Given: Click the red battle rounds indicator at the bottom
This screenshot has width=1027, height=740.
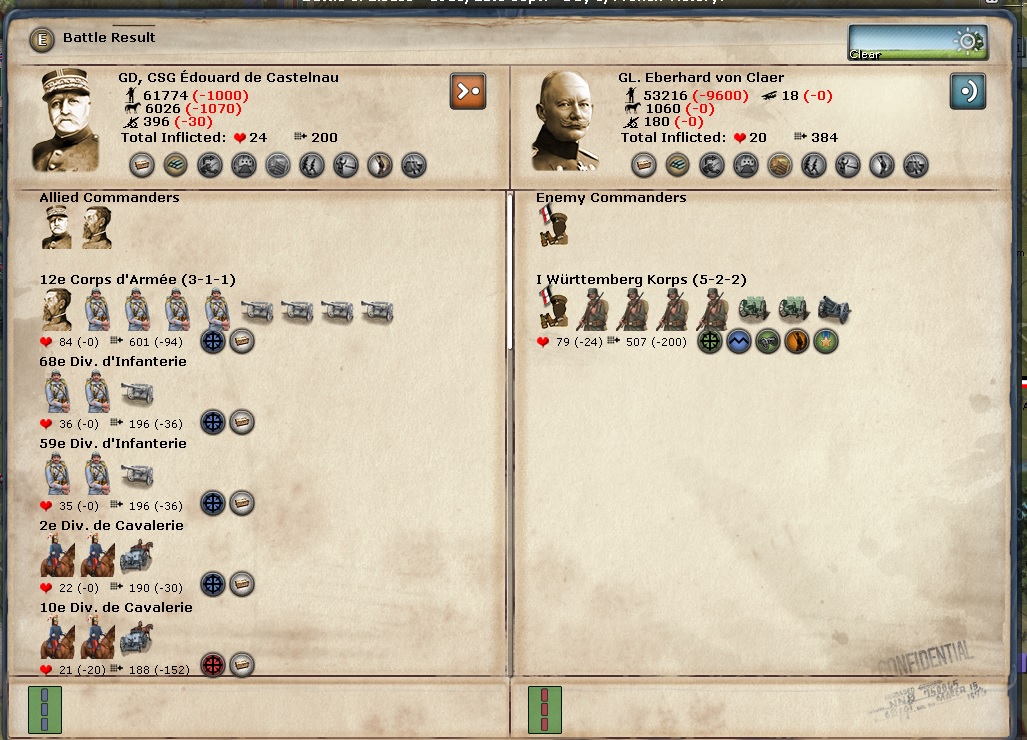Looking at the screenshot, I should [x=545, y=709].
